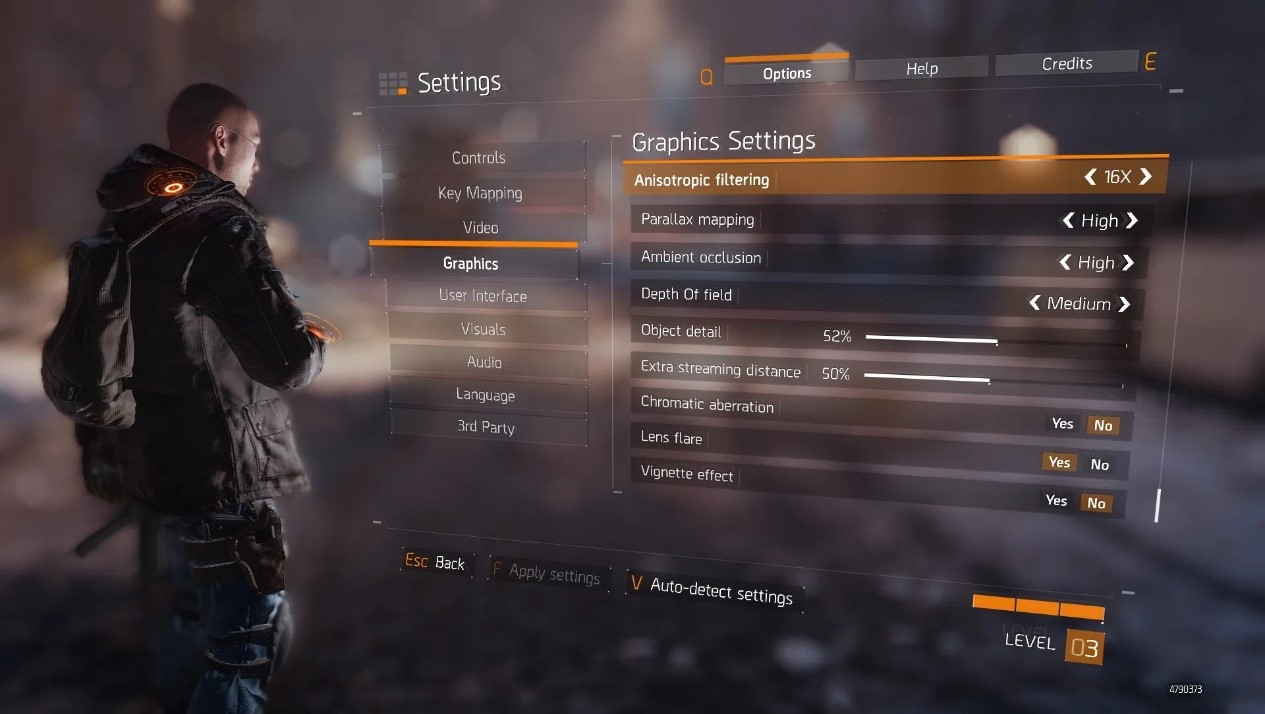Open the Video settings section
Image resolution: width=1265 pixels, height=714 pixels.
click(x=480, y=228)
